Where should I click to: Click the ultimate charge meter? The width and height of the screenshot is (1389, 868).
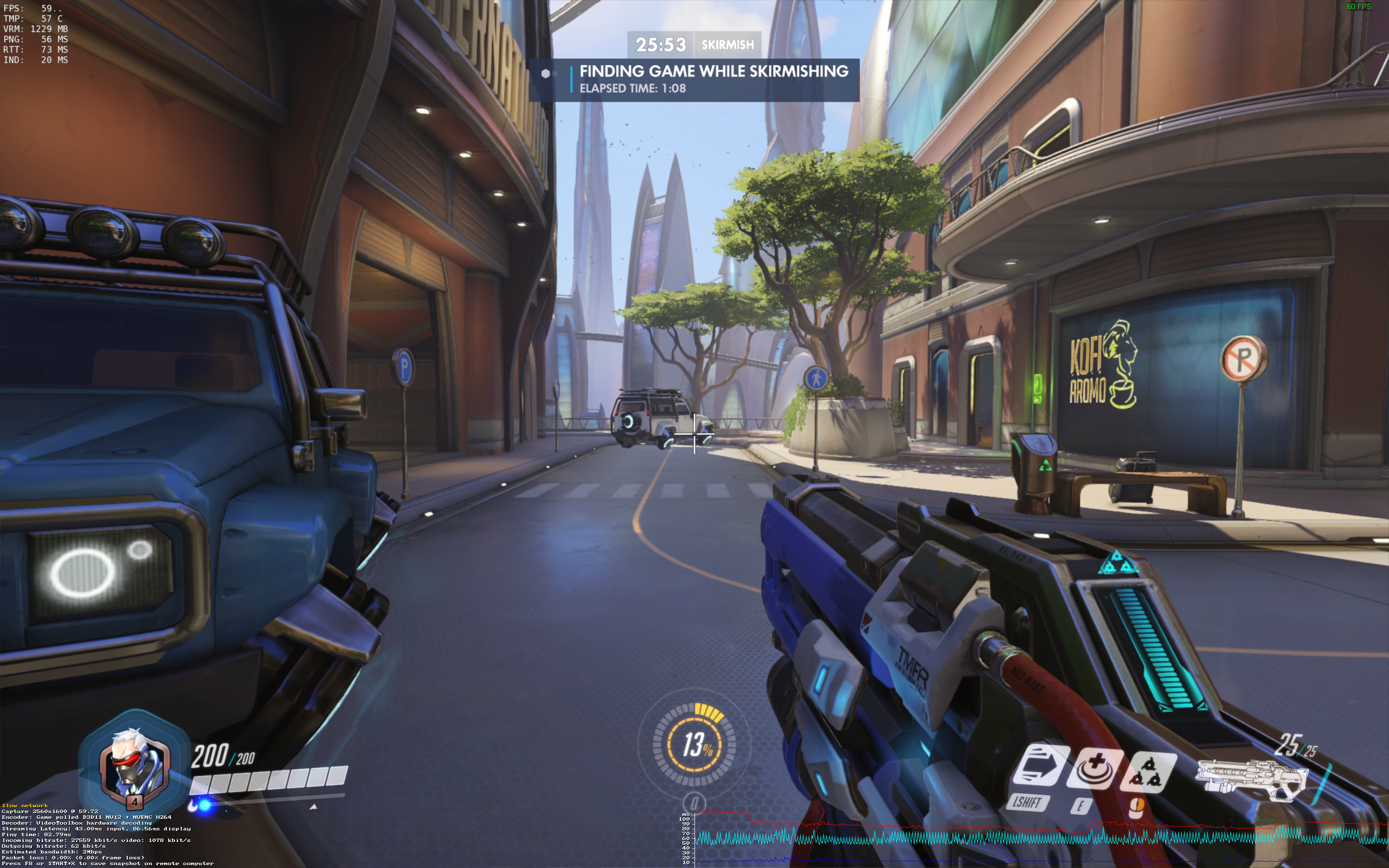[694, 745]
